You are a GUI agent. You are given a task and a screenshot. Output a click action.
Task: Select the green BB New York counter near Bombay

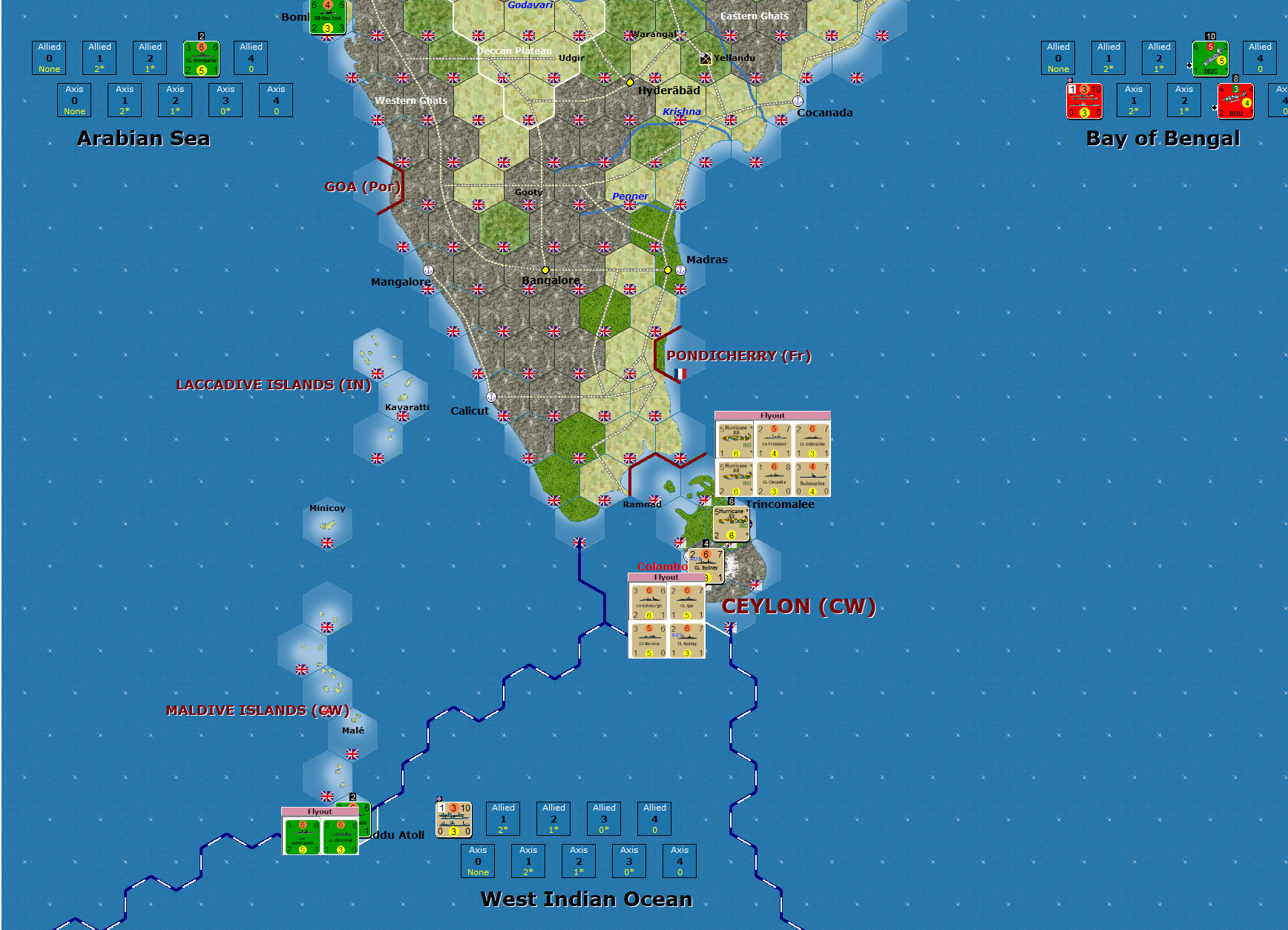(x=326, y=16)
